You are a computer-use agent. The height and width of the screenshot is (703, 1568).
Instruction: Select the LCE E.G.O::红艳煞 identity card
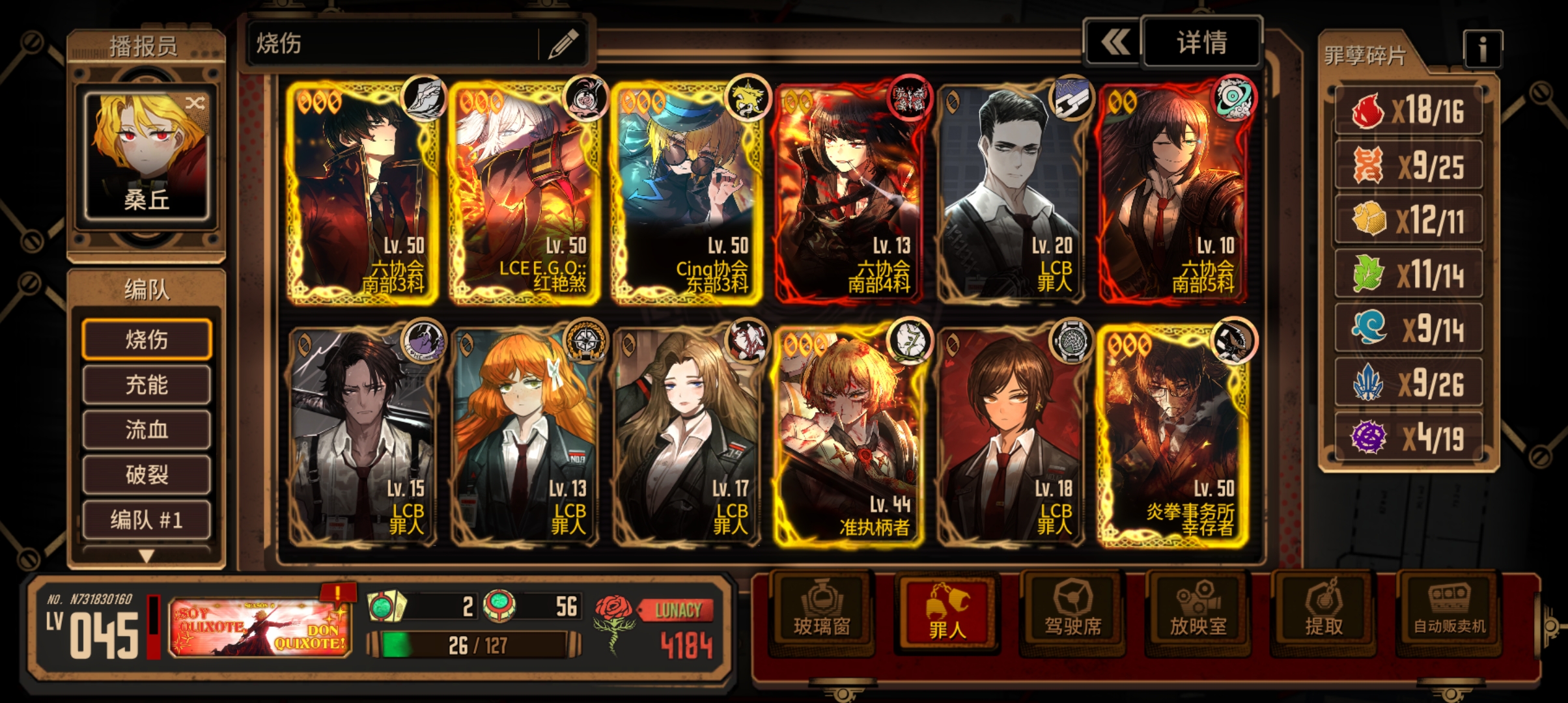click(524, 193)
